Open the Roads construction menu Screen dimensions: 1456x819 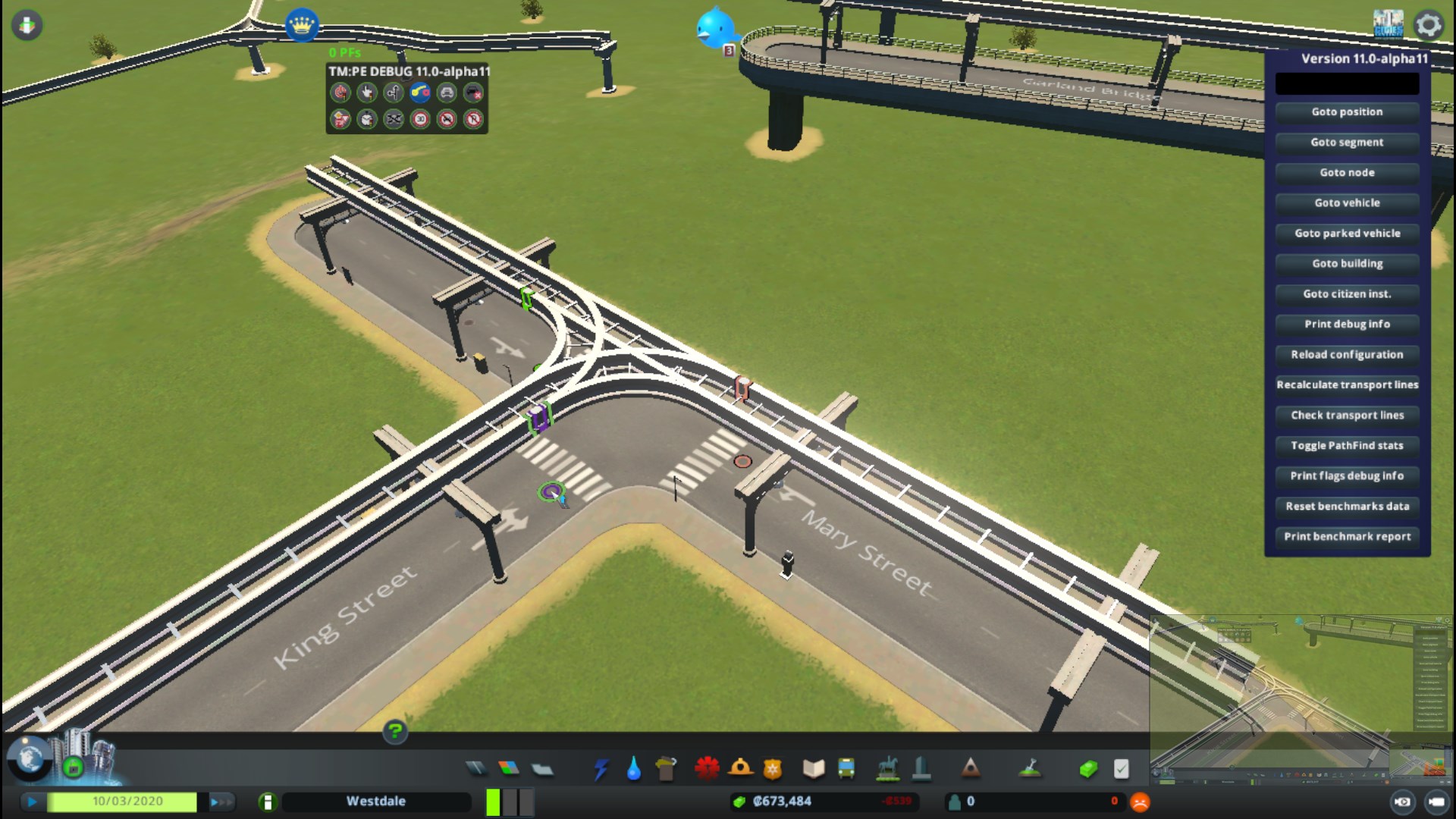[x=476, y=767]
